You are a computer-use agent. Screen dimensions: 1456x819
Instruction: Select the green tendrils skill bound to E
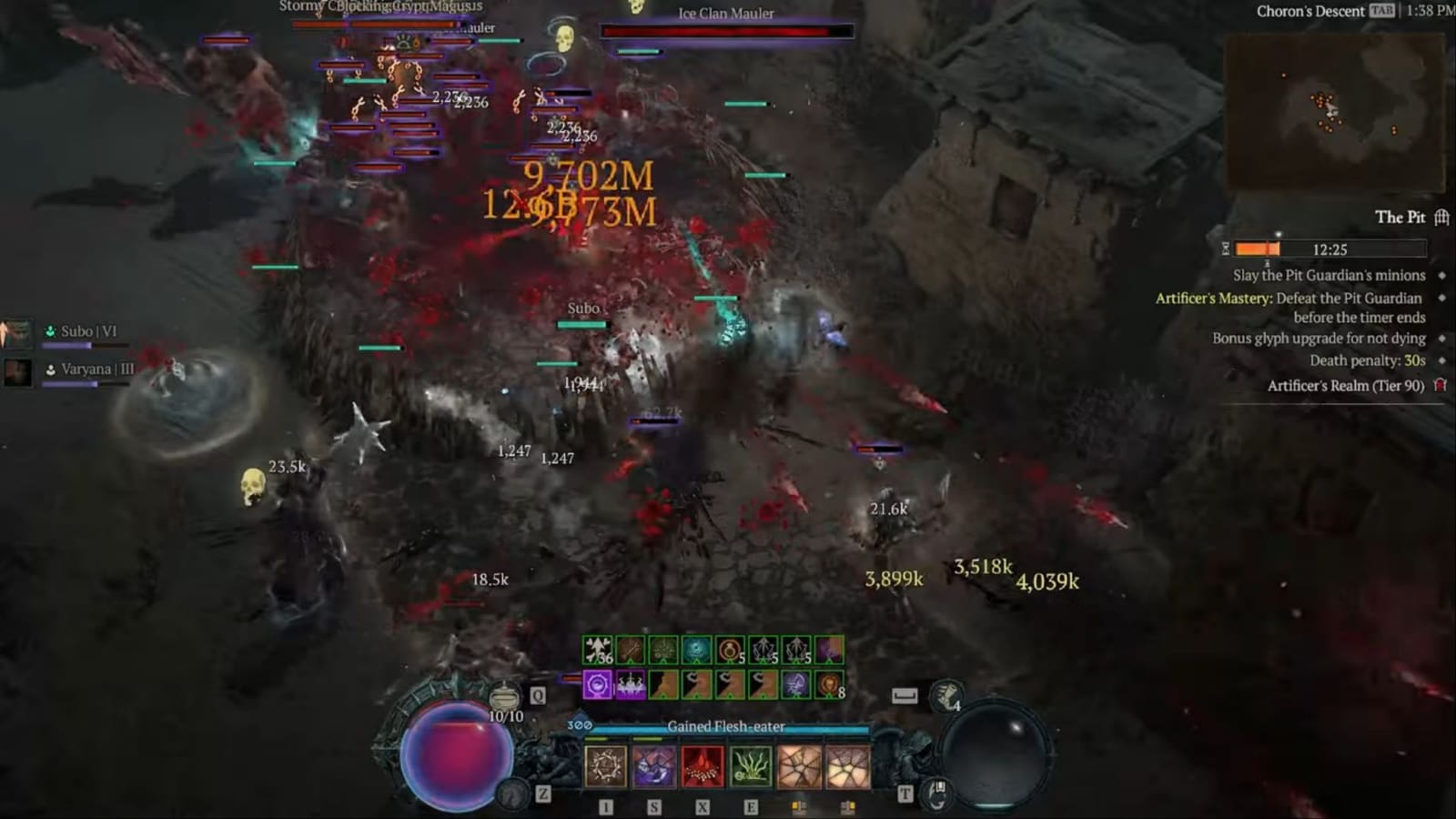tap(751, 767)
